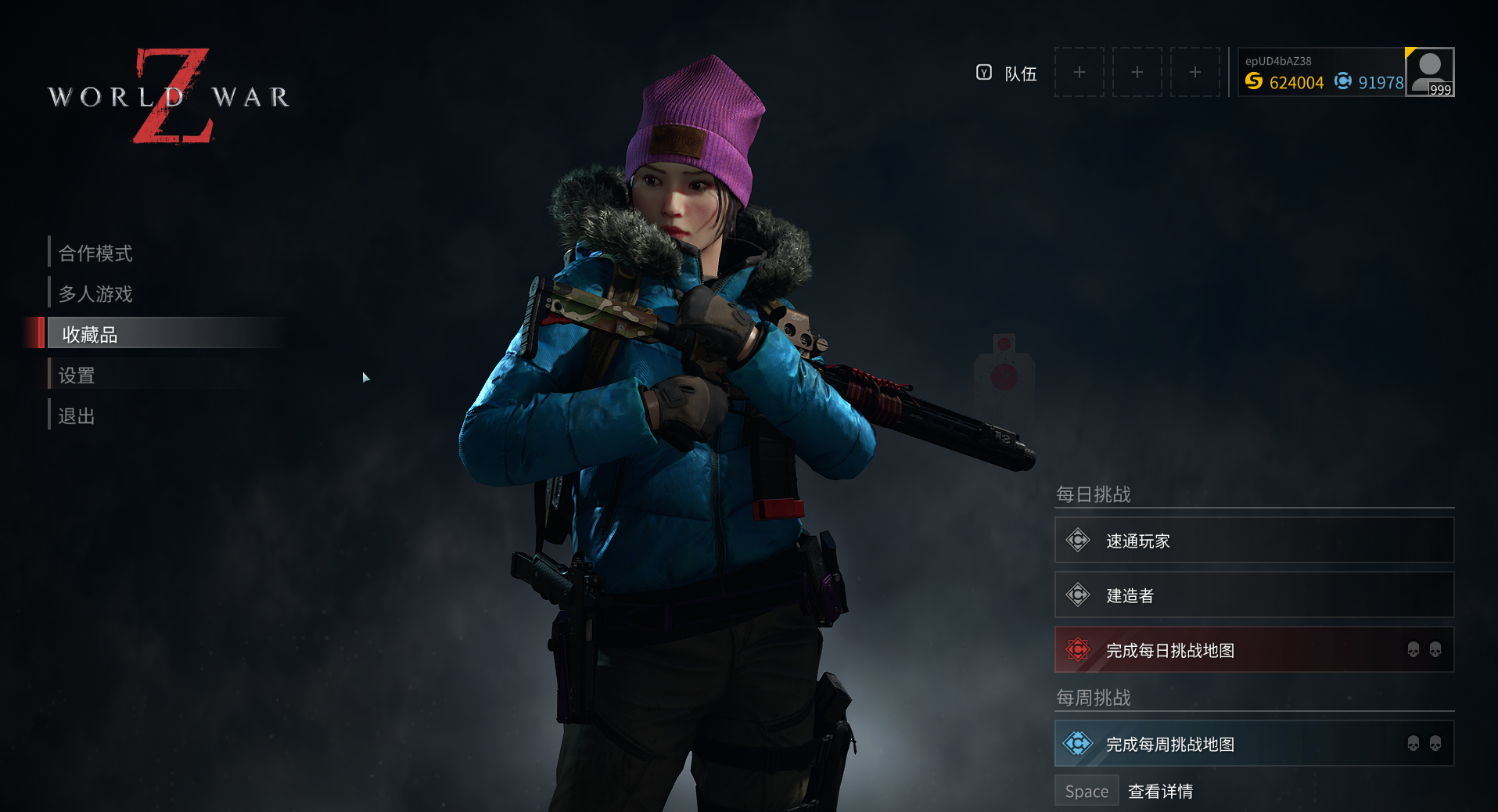The height and width of the screenshot is (812, 1498).
Task: Choose 退出 to quit the game
Action: 77,416
